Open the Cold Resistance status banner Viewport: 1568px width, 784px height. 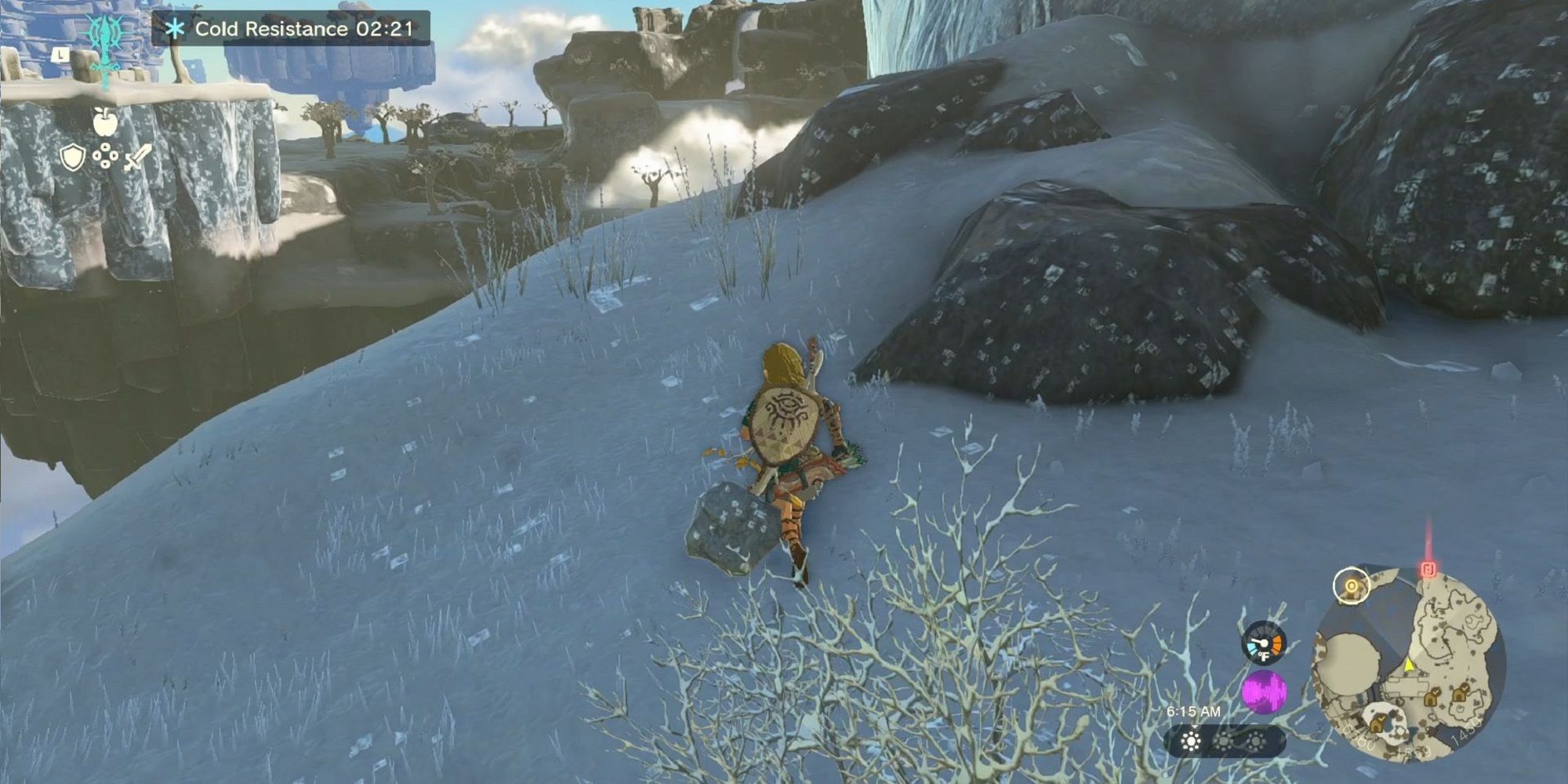(290, 27)
